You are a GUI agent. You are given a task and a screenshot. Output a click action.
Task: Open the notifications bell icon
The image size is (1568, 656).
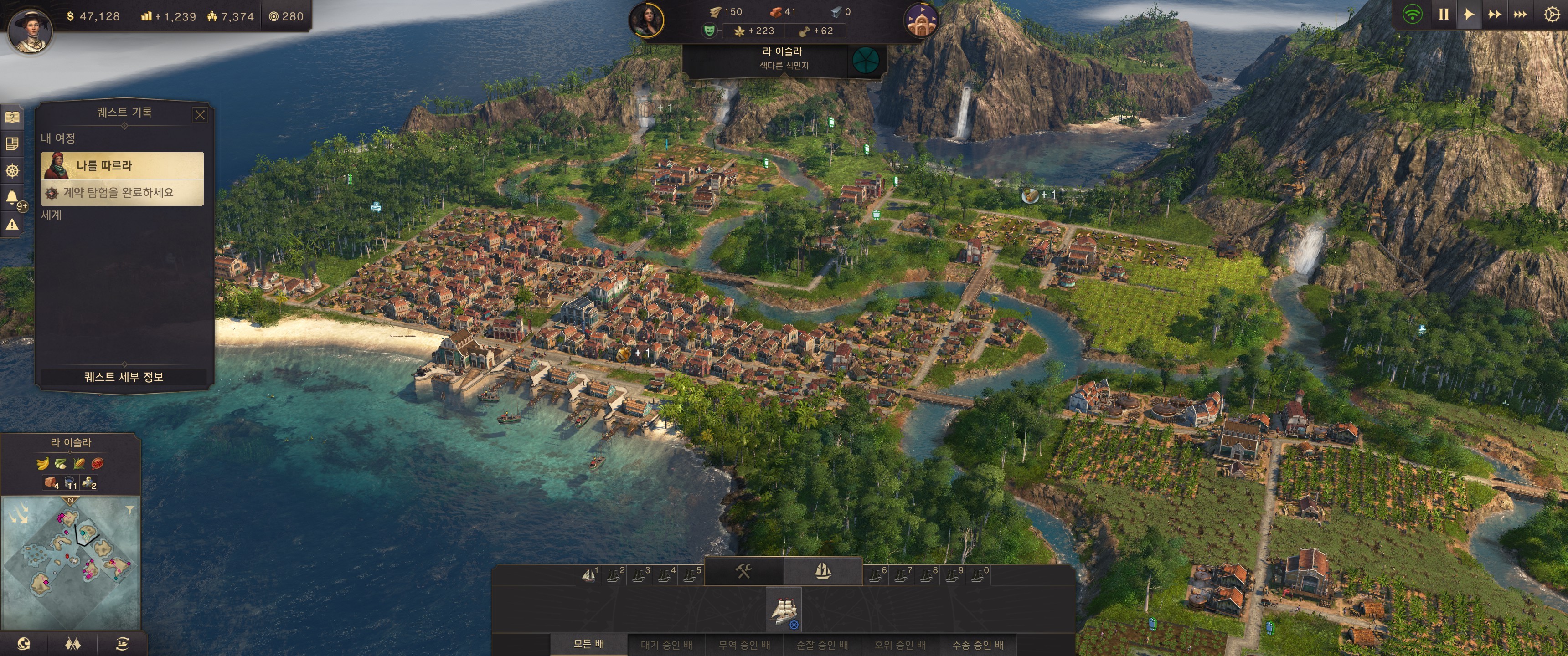11,196
